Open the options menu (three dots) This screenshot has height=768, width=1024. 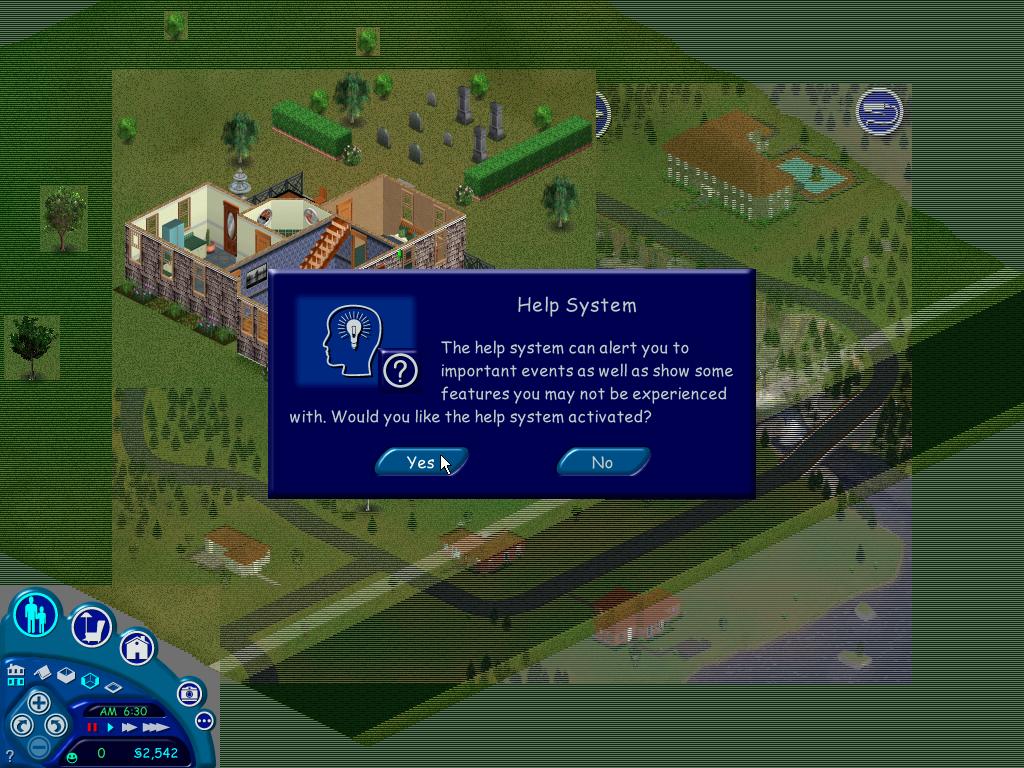point(204,720)
